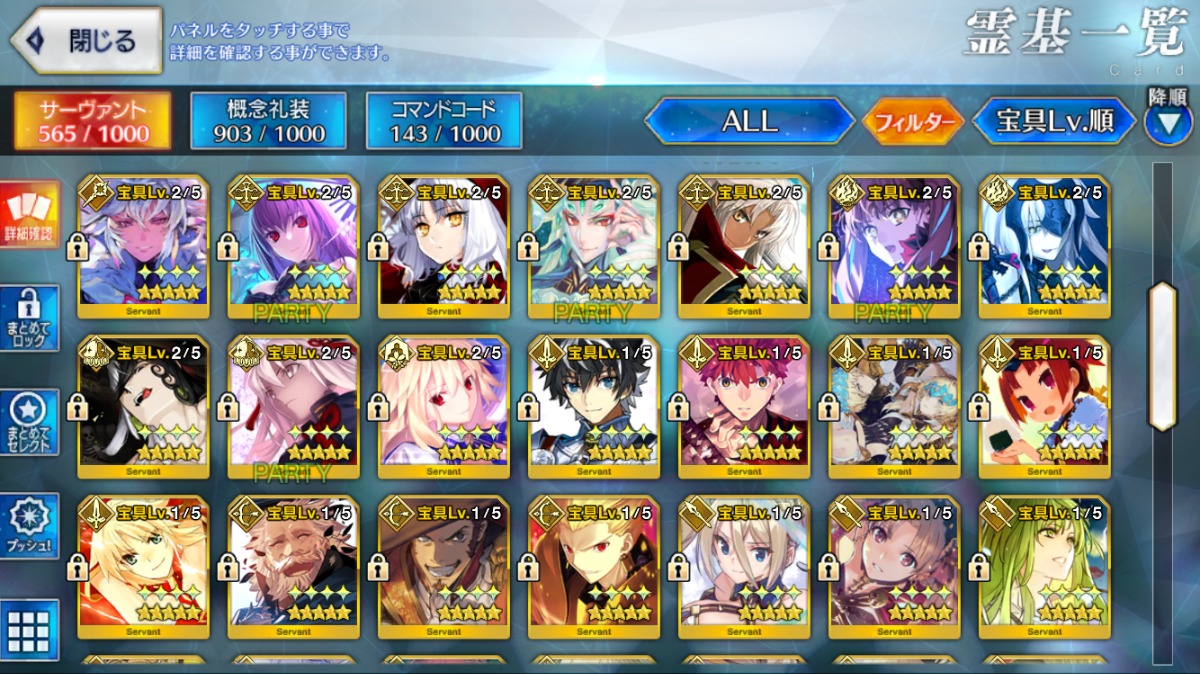Open the green-haired servant card
1200x674 pixels.
coord(1044,567)
